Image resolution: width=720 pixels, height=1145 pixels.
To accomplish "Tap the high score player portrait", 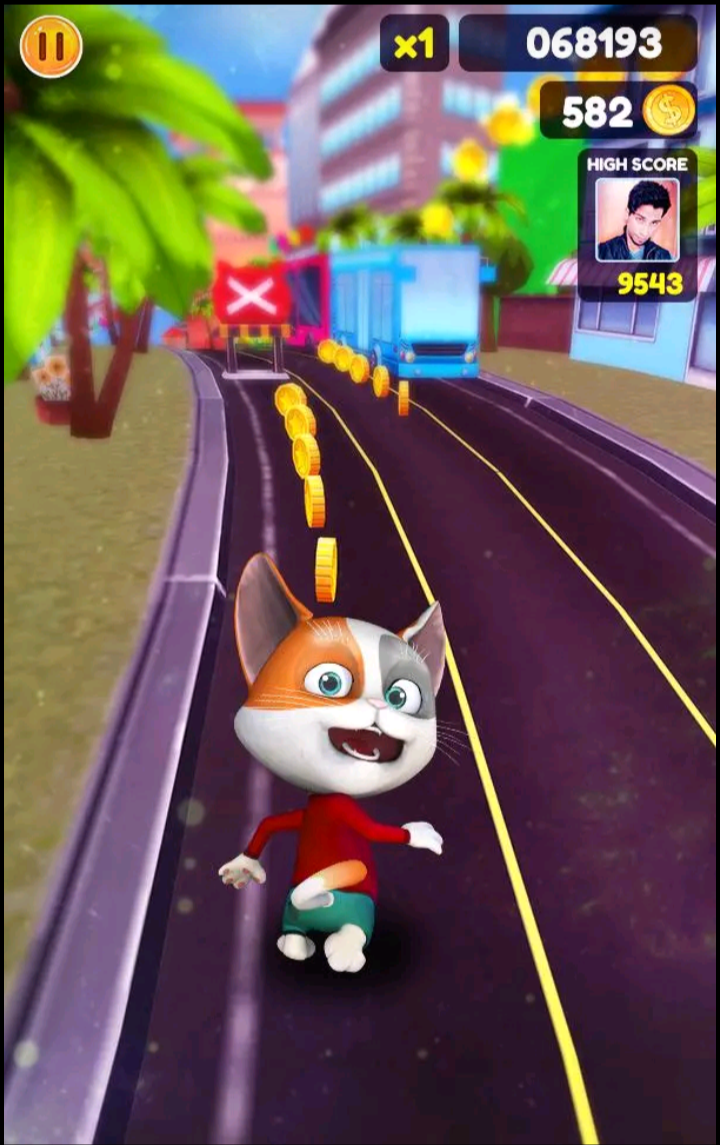I will 636,220.
